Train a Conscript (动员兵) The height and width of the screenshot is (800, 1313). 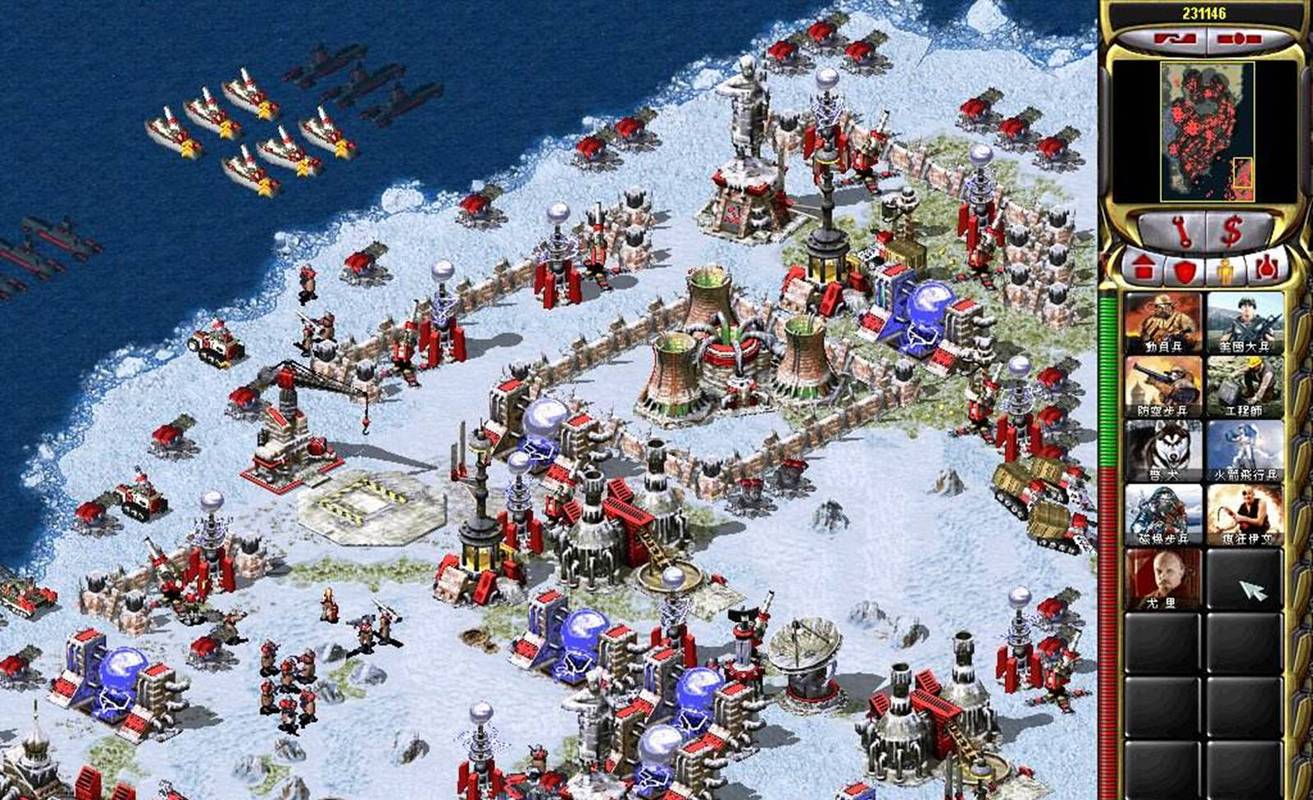1163,322
